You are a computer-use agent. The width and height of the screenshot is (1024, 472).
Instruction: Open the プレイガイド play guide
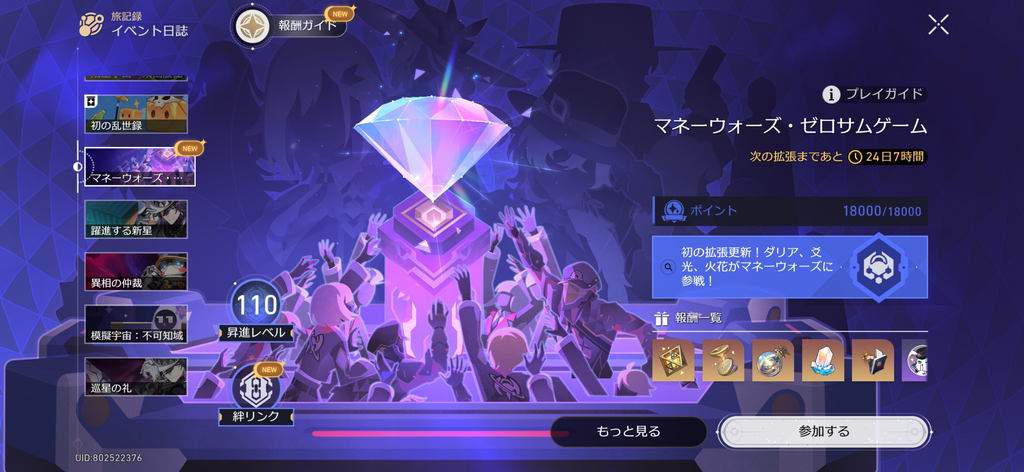click(874, 94)
